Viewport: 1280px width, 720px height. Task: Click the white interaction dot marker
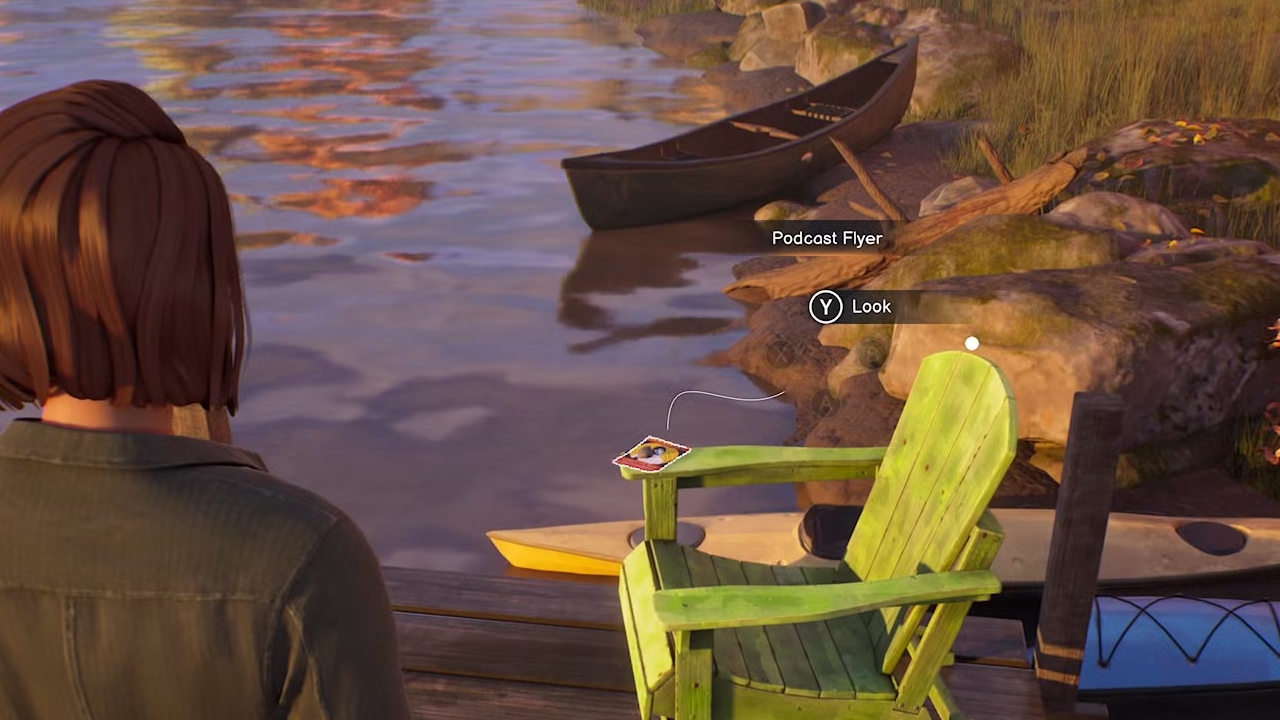click(x=971, y=343)
